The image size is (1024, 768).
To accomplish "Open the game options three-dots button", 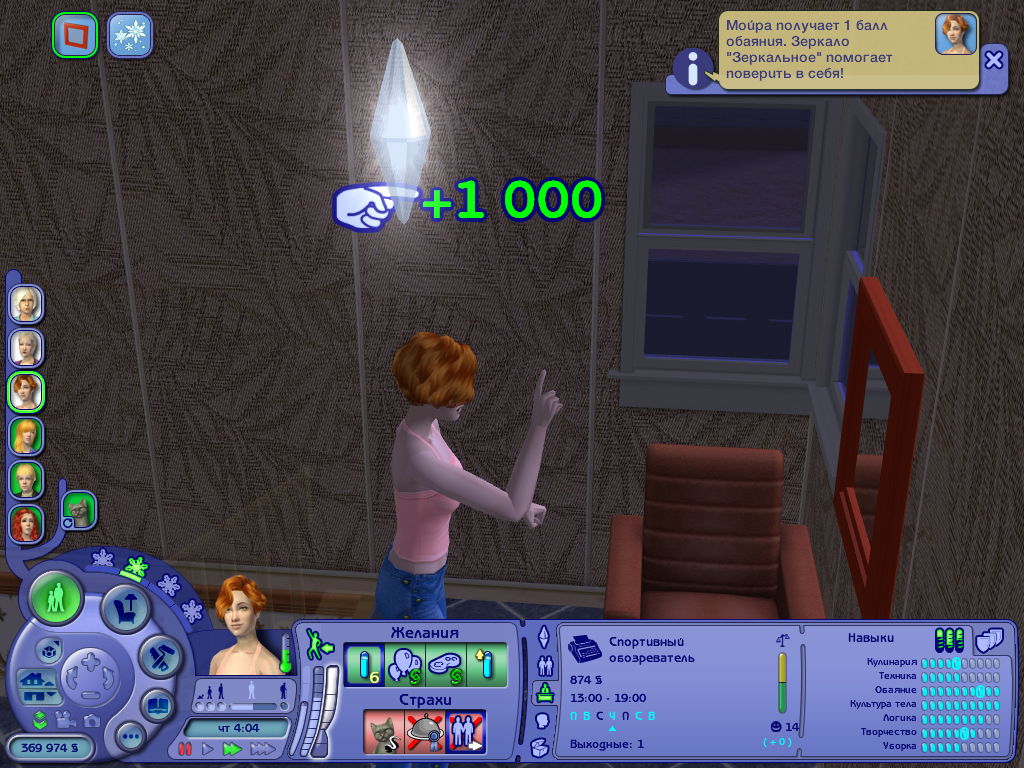I will (x=130, y=738).
